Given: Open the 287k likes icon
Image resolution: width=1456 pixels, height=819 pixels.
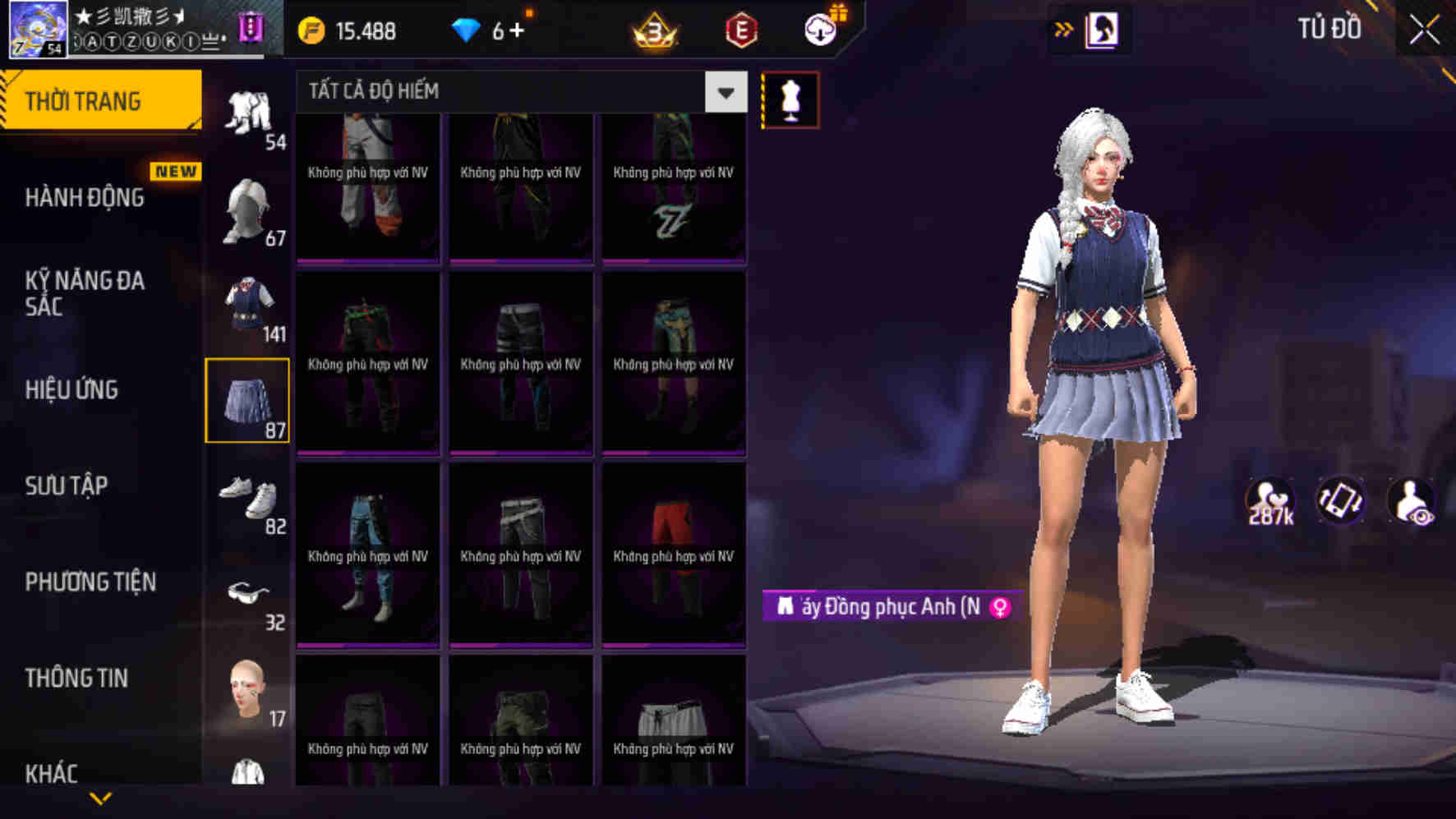Looking at the screenshot, I should [x=1270, y=501].
